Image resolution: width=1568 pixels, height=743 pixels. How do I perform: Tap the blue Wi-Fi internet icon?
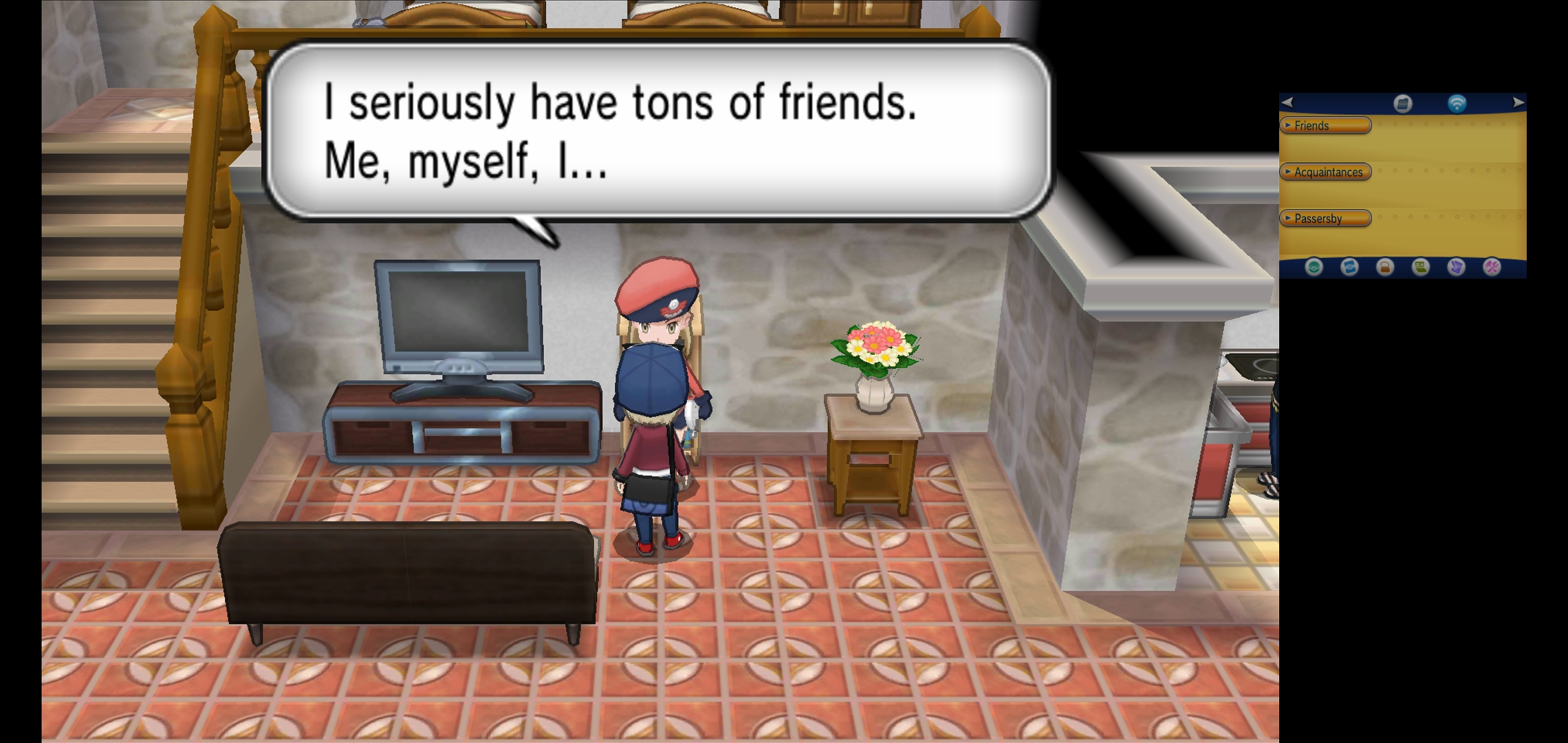(1457, 103)
